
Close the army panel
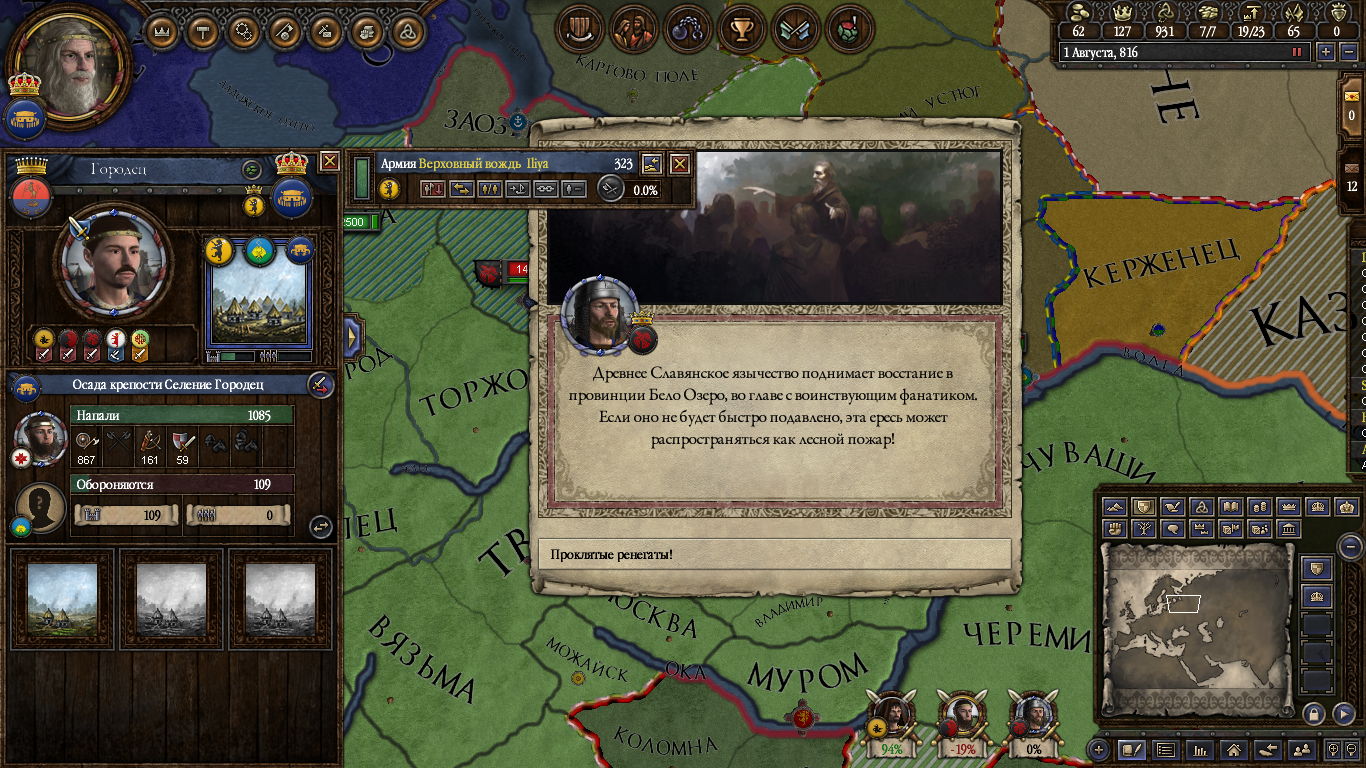tap(680, 164)
